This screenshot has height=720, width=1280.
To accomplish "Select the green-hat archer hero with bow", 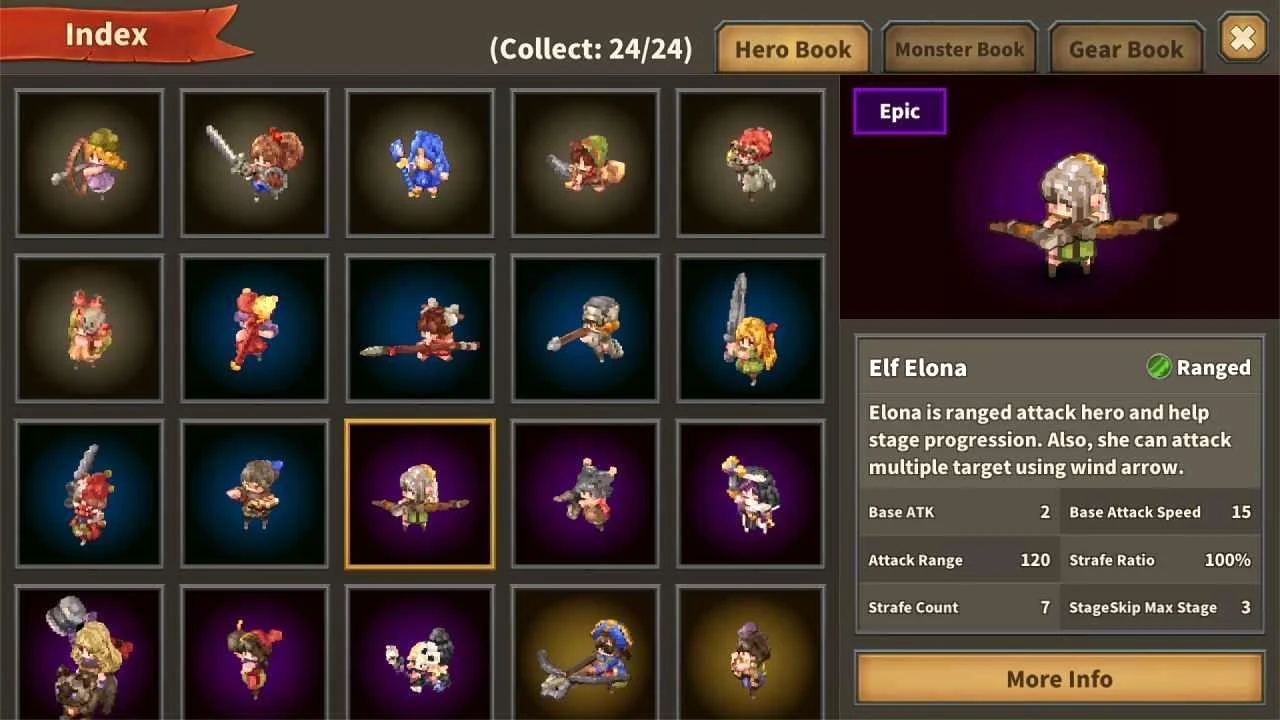I will (x=90, y=163).
